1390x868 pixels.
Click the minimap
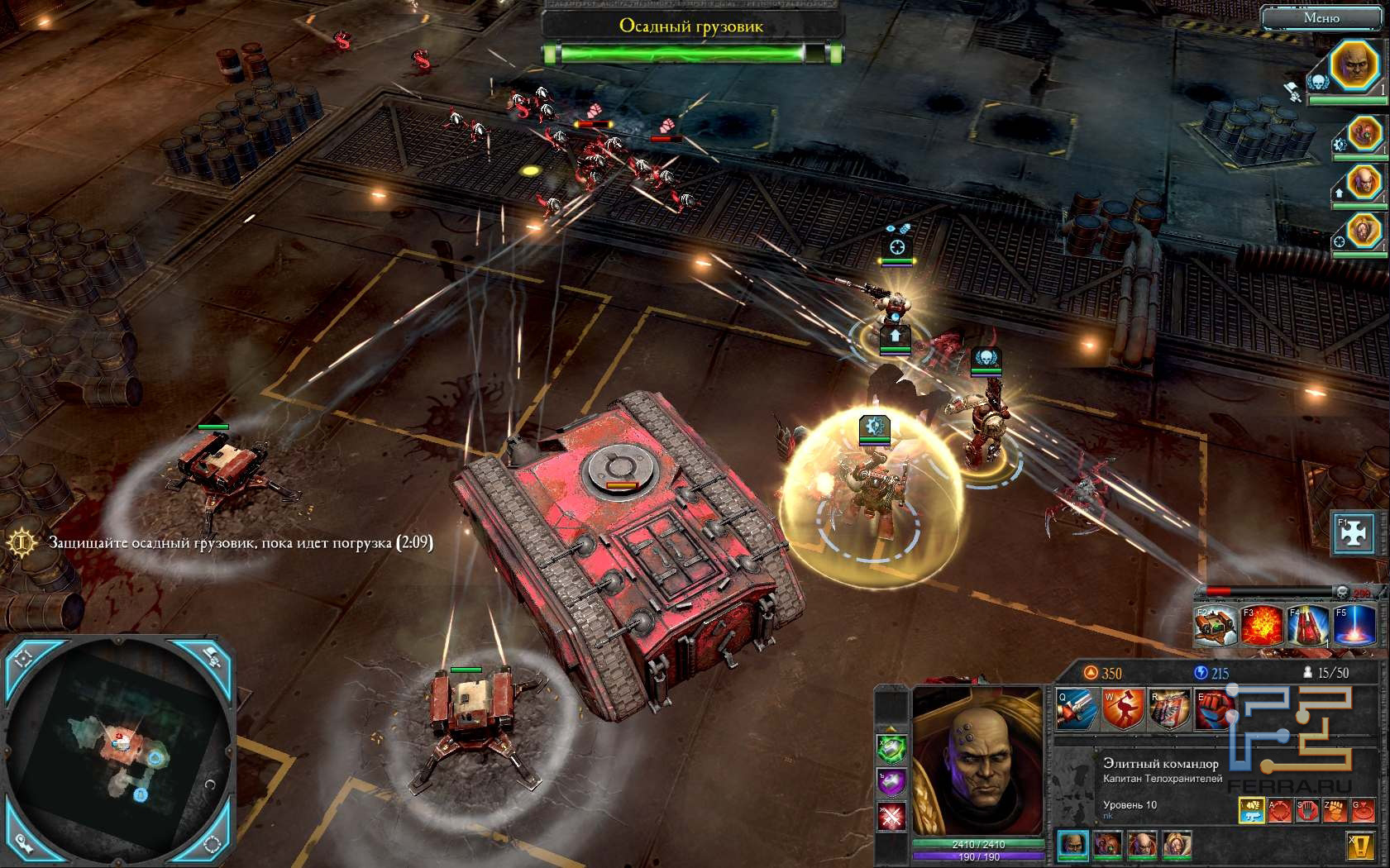click(x=121, y=752)
